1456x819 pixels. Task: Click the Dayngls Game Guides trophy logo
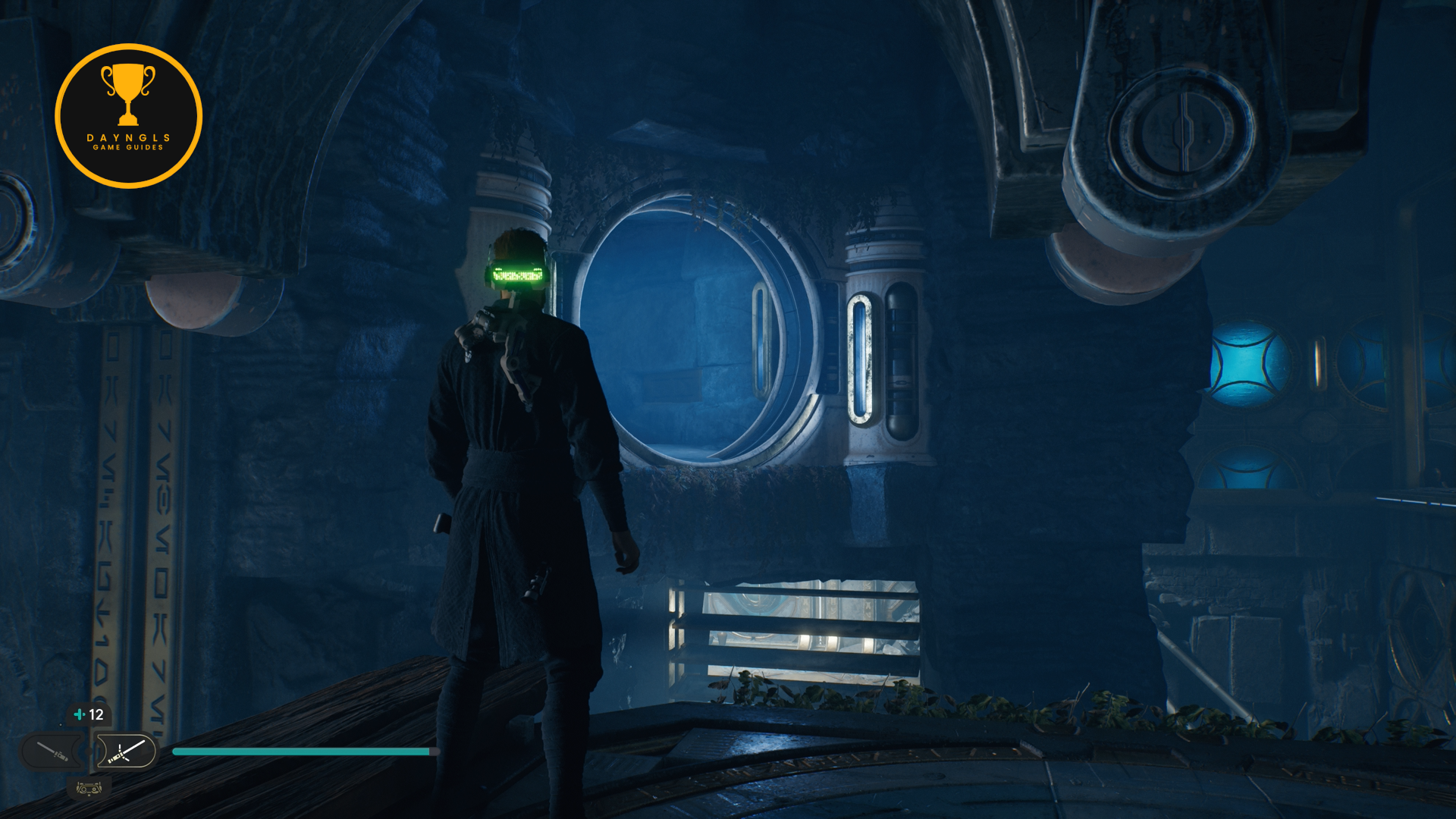coord(128,115)
